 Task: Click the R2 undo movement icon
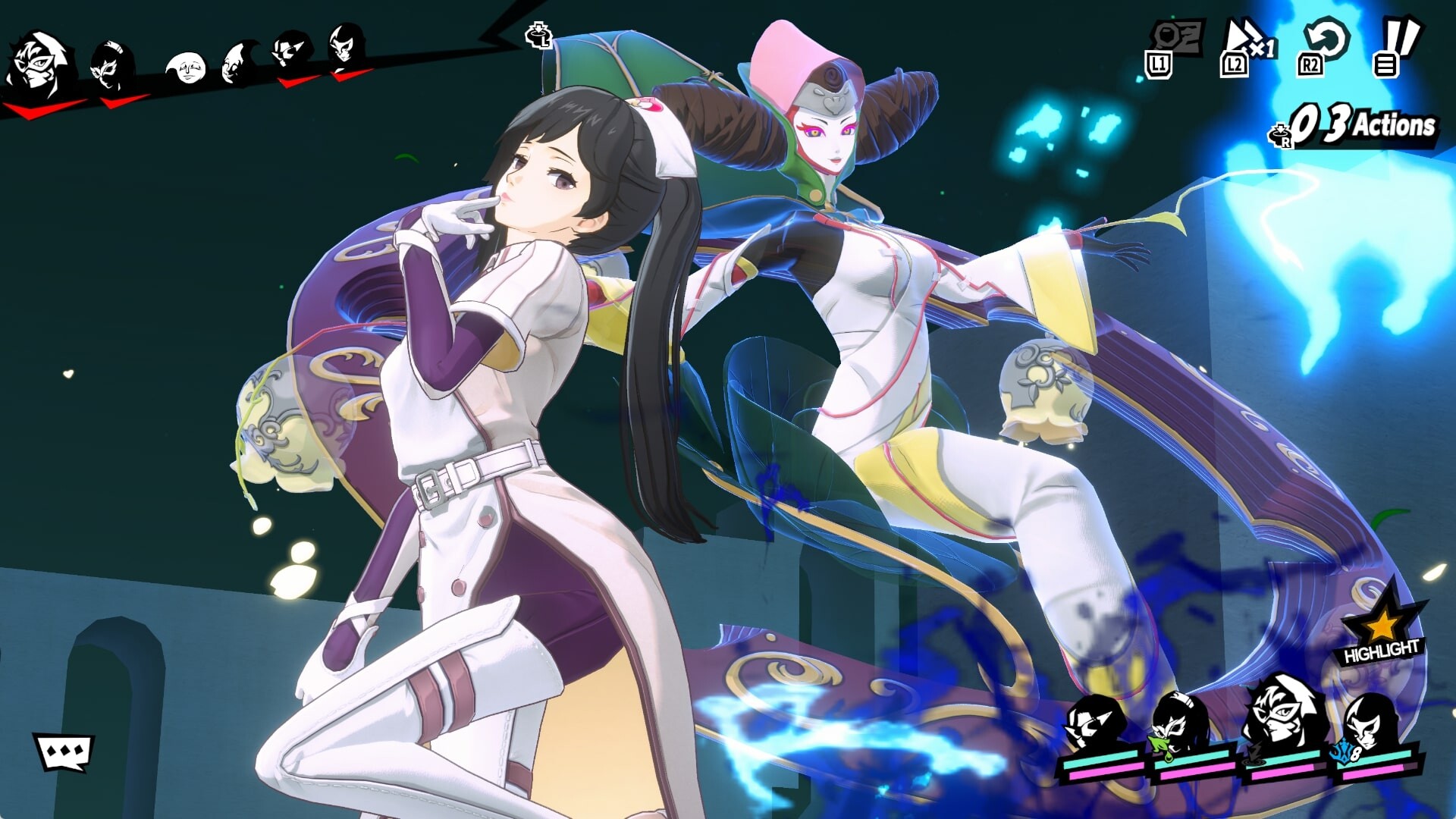coord(1323,42)
